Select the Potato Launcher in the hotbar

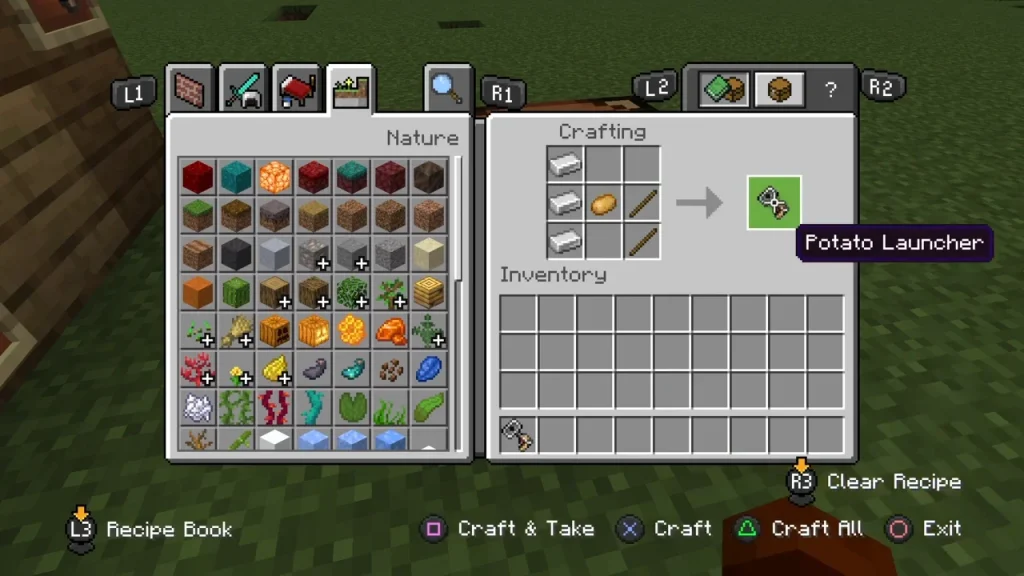518,436
